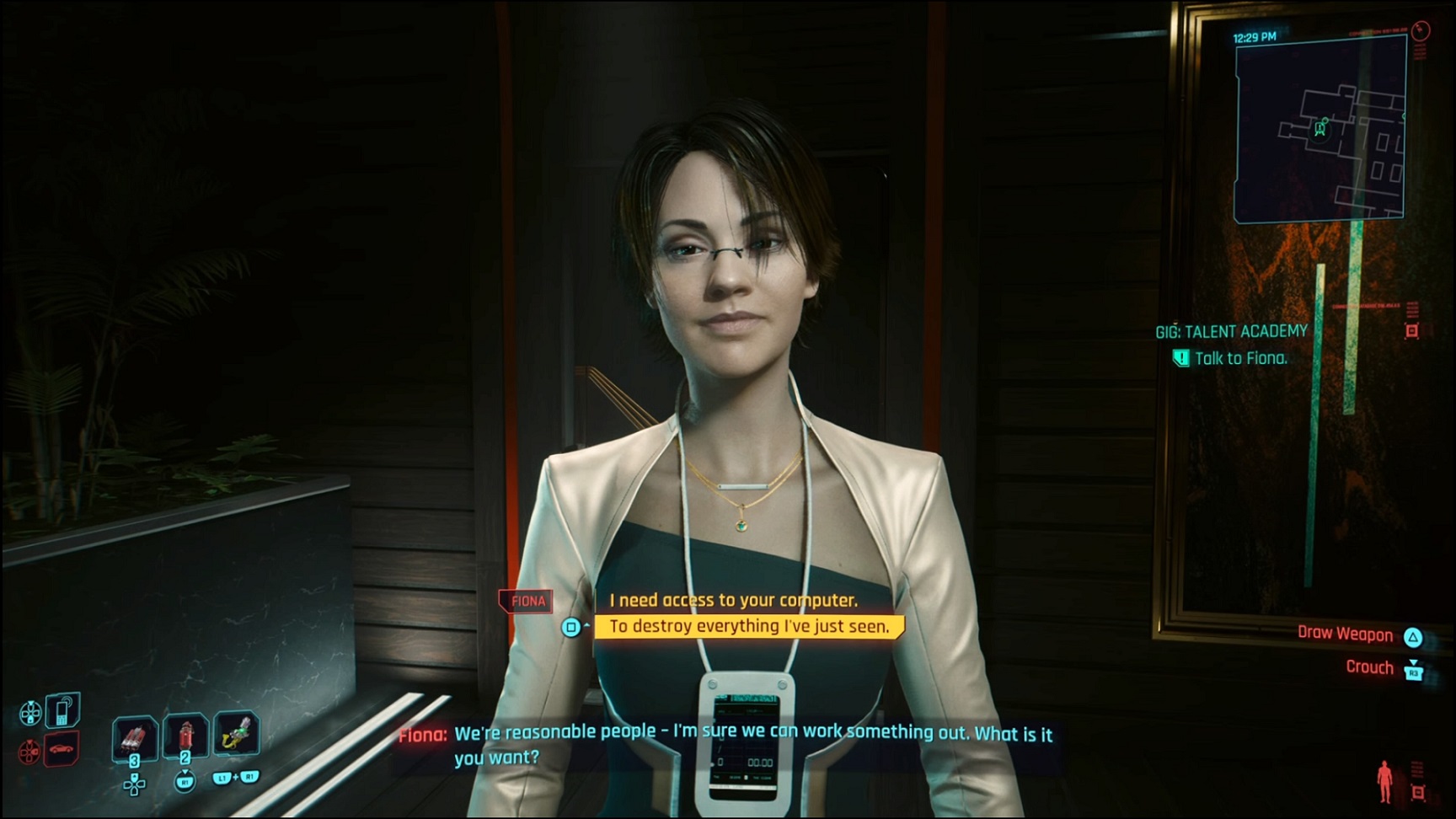Viewport: 1456px width, 819px height.
Task: Select the red body status silhouette bottom-right
Action: pyautogui.click(x=1384, y=781)
